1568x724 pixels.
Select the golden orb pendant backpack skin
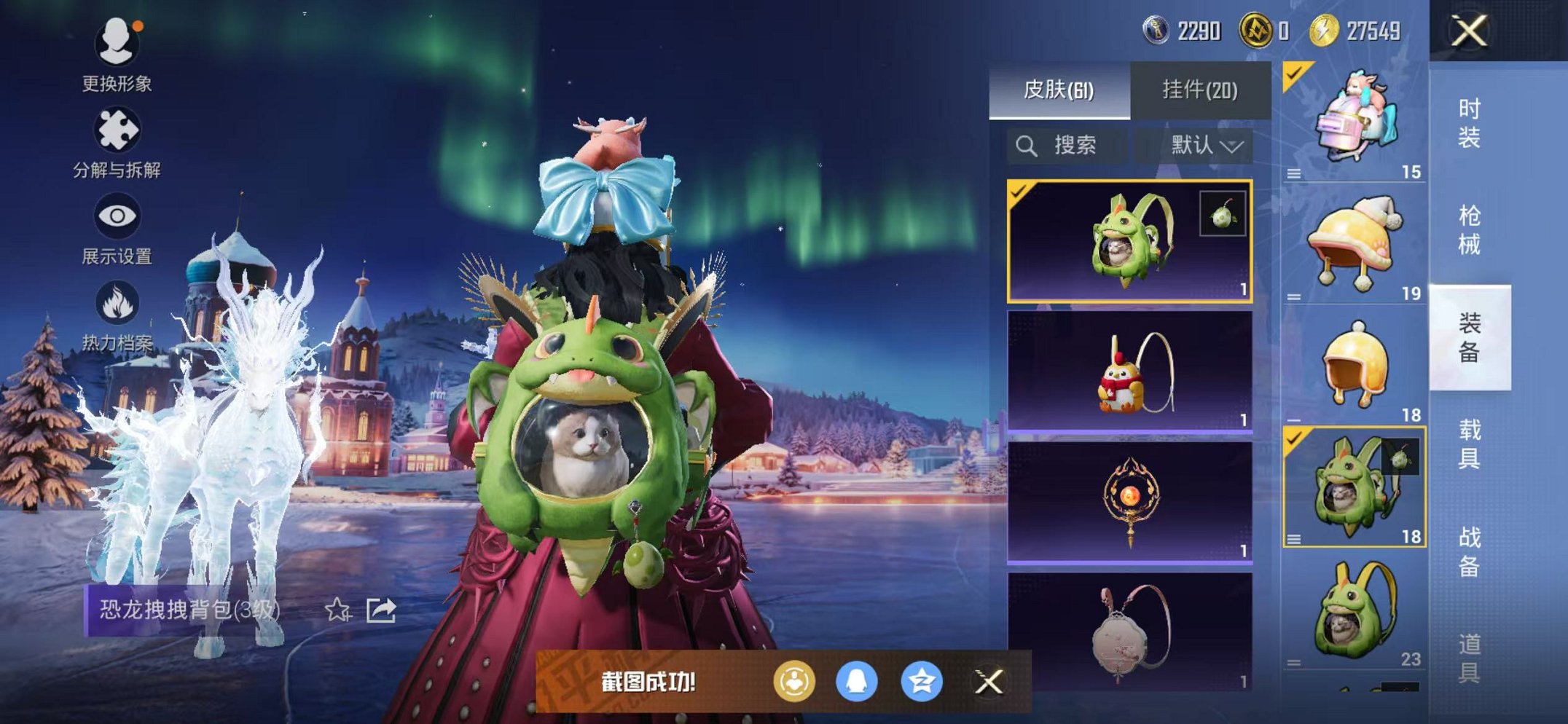click(1129, 502)
